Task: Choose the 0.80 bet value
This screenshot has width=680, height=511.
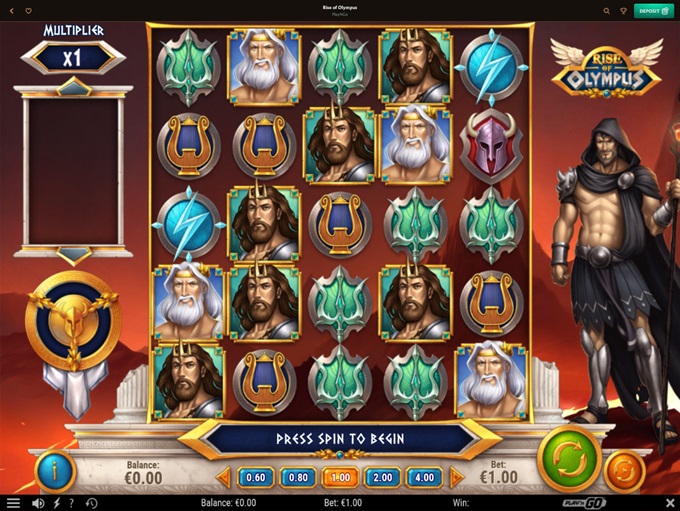Action: (x=299, y=477)
